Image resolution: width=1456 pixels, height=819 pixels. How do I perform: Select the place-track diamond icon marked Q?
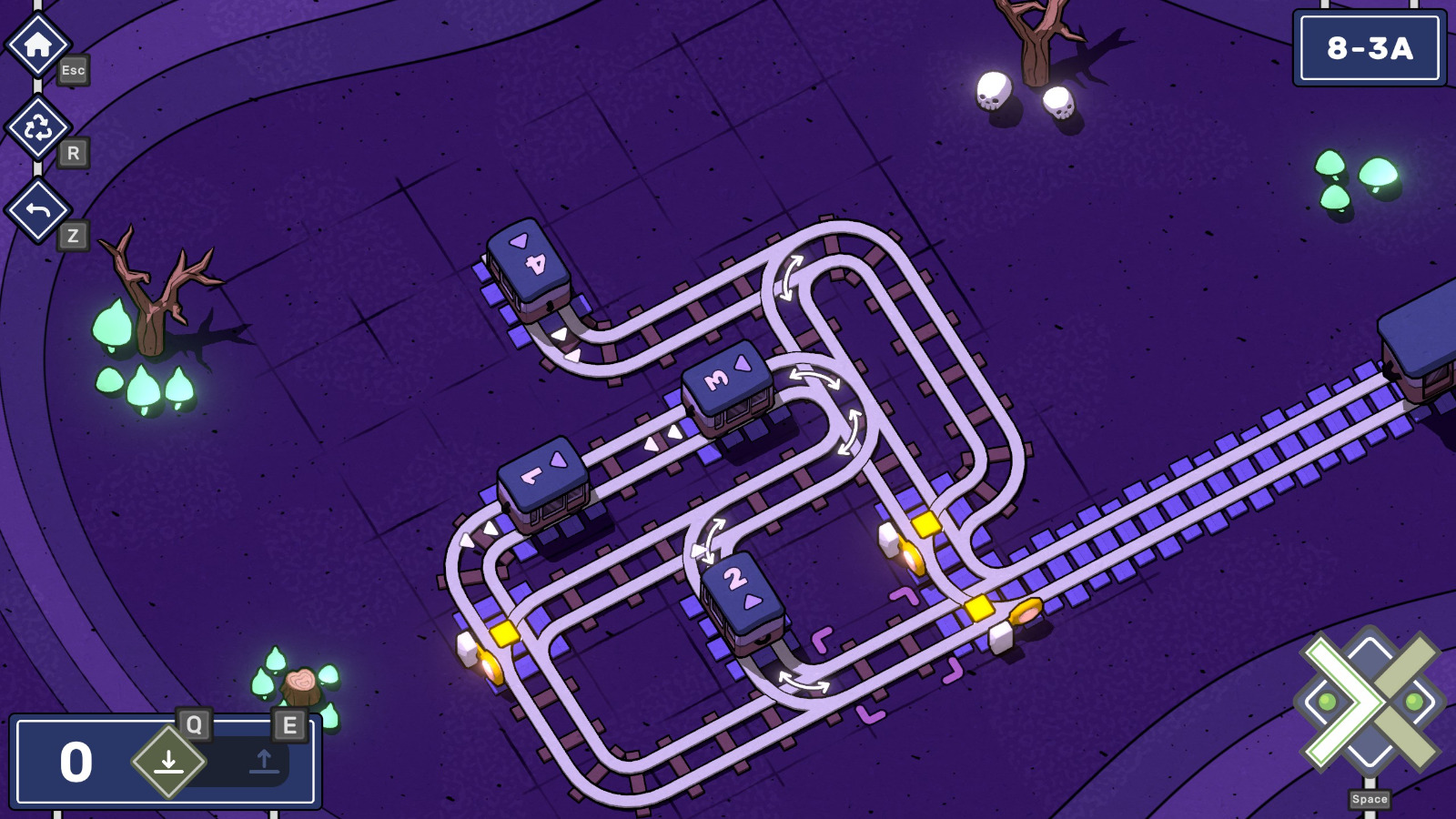(x=168, y=761)
